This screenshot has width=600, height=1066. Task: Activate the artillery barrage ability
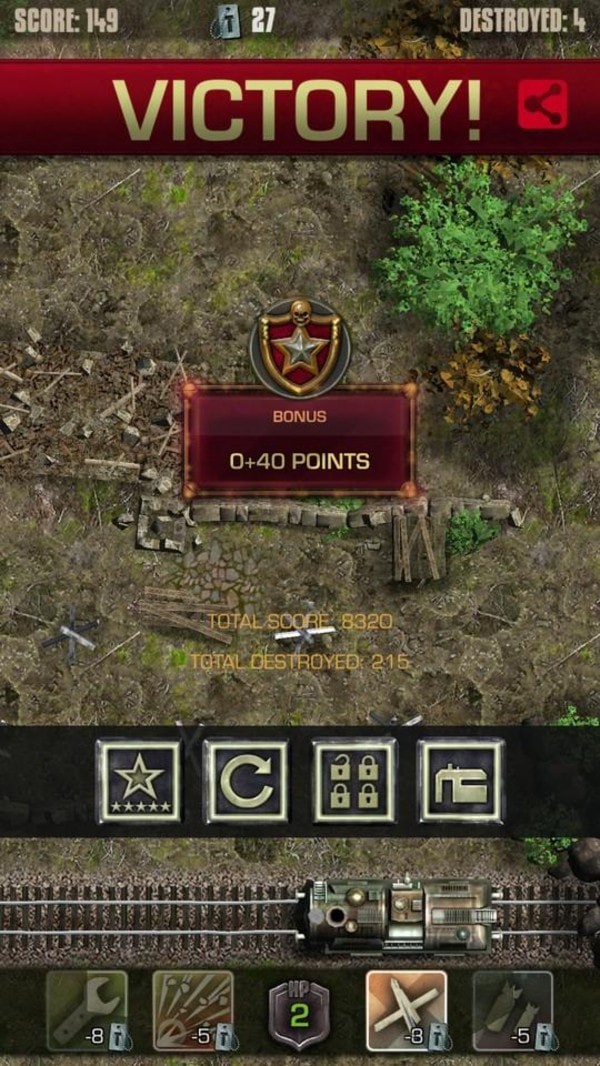point(193,1010)
